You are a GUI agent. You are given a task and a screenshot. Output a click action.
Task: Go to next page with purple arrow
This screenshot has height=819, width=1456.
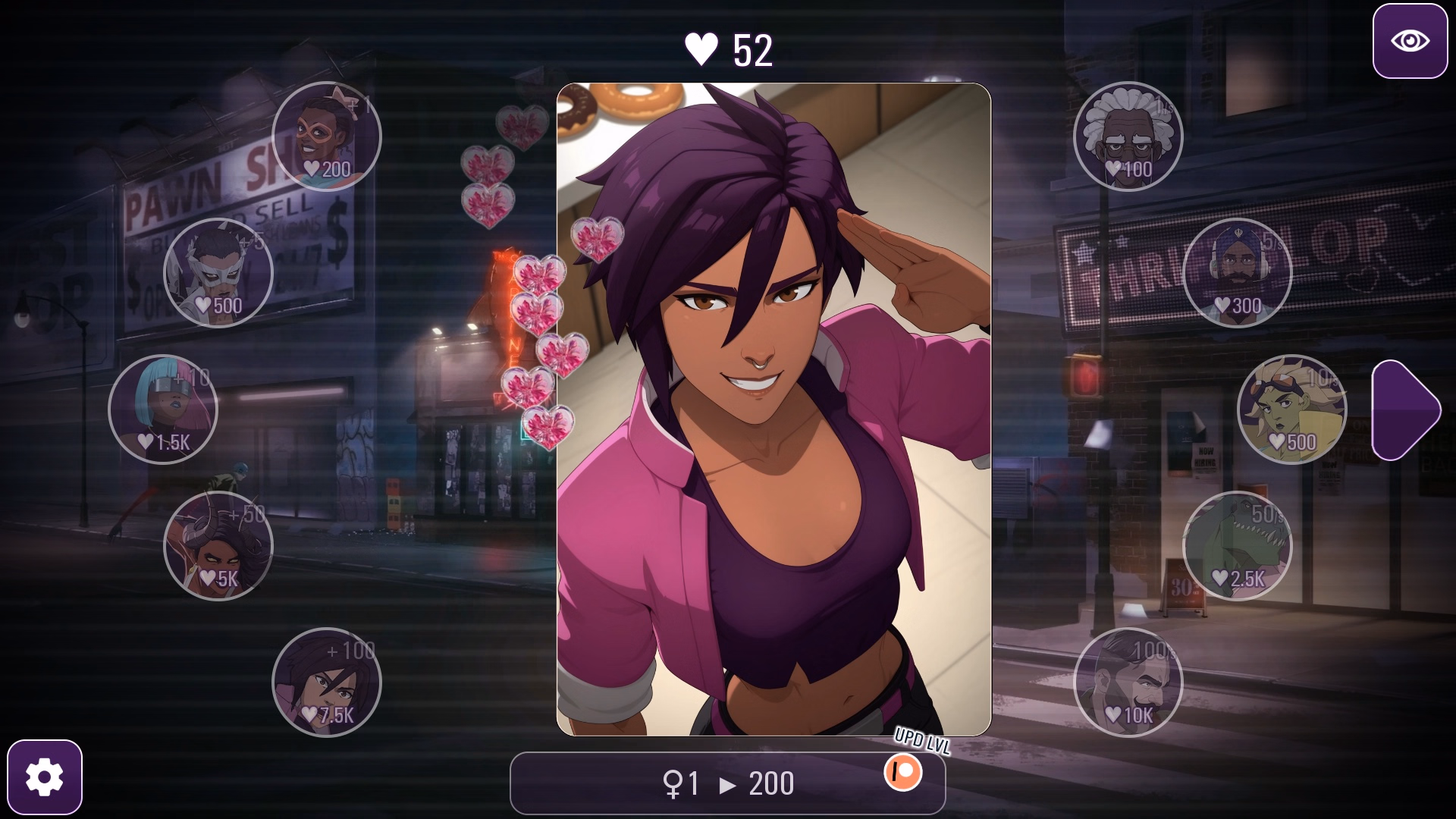tap(1405, 410)
